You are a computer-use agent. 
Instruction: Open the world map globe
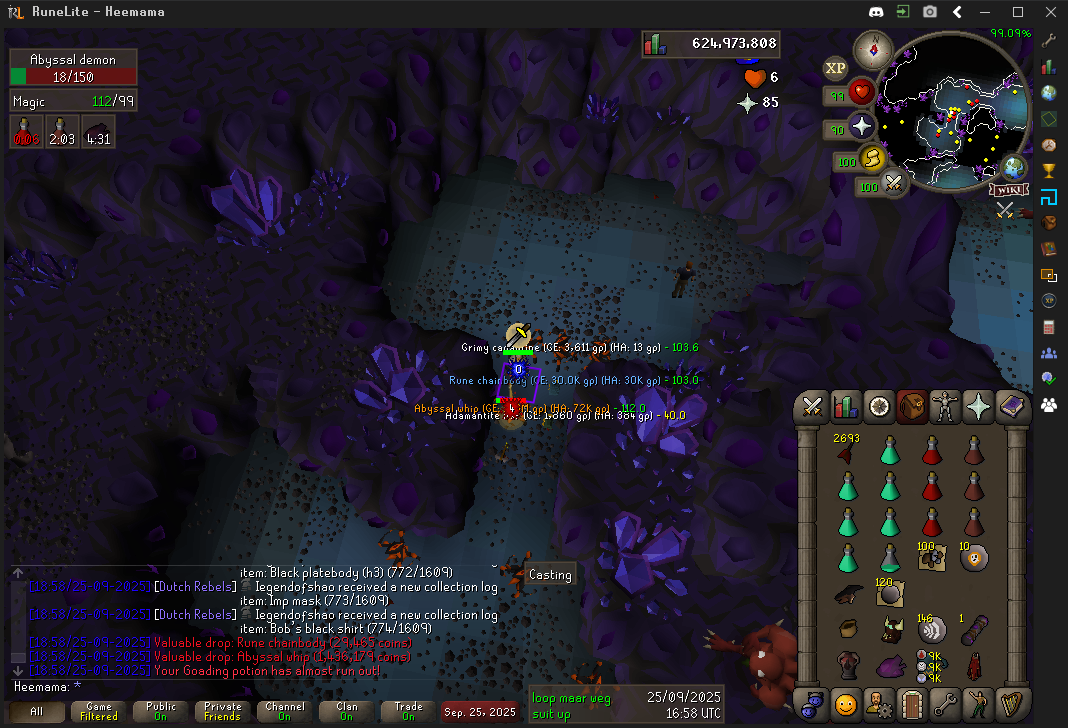click(x=1014, y=167)
